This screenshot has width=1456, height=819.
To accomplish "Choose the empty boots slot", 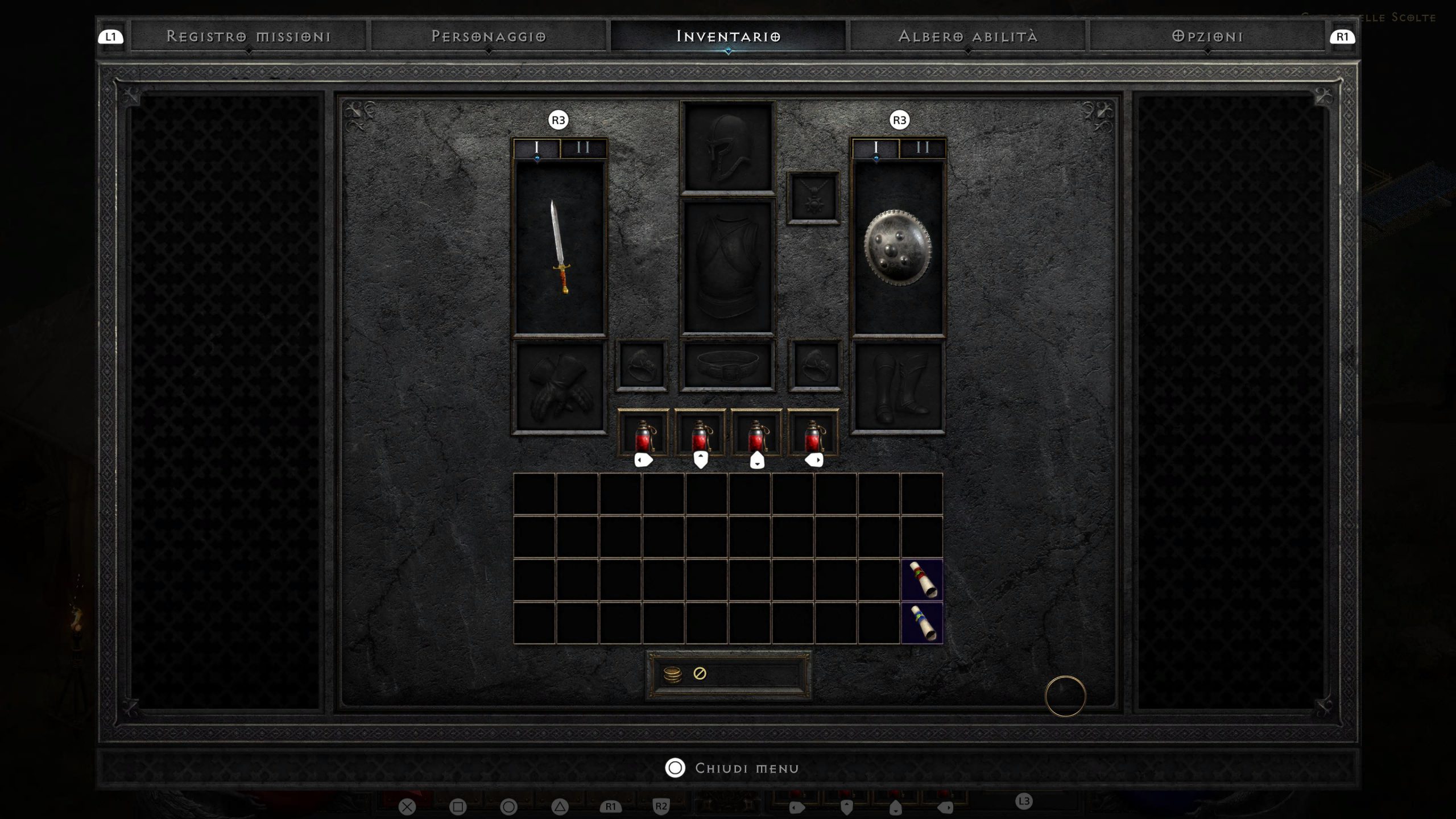I will click(898, 387).
